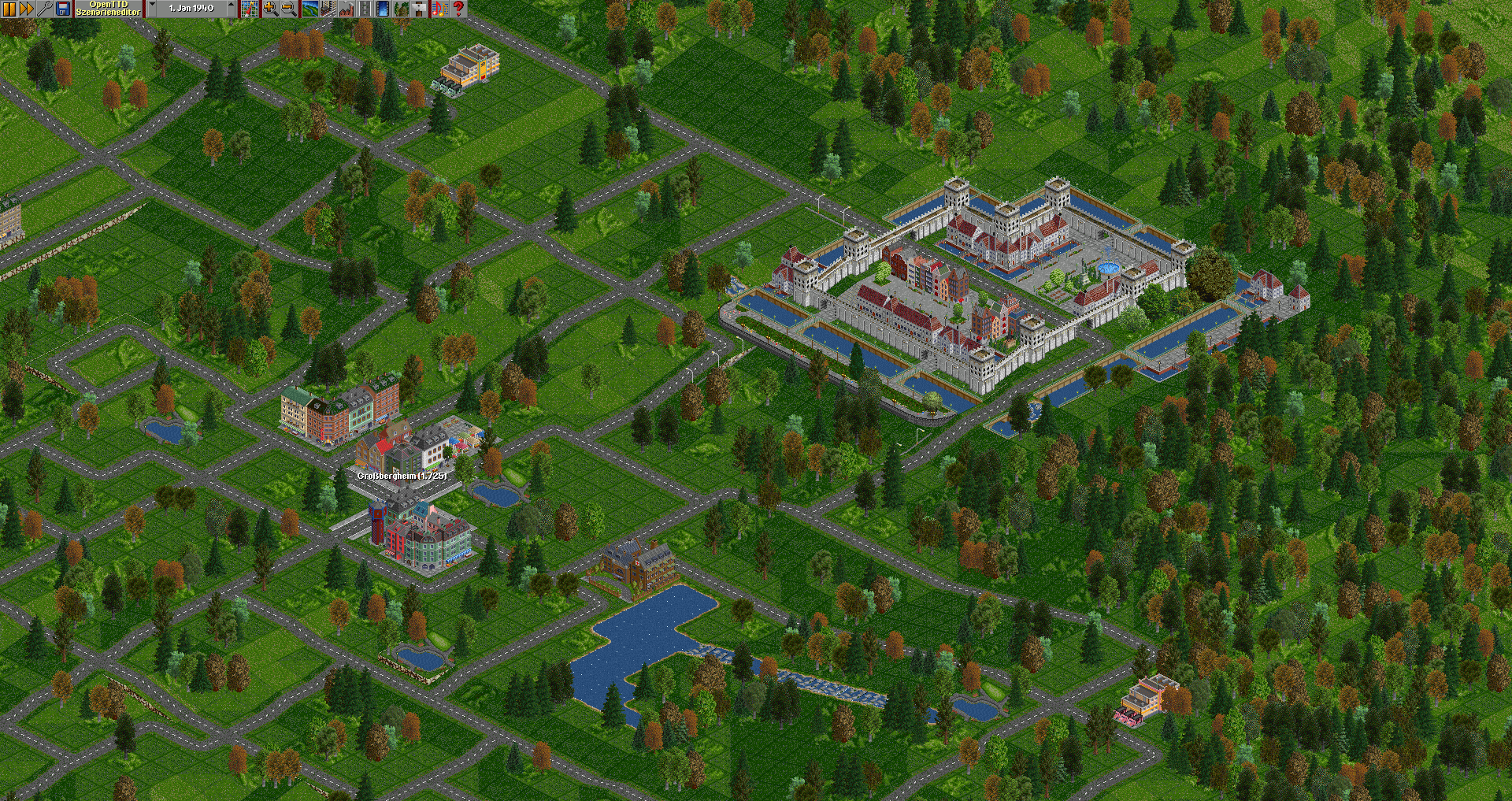Open the road construction tool
The width and height of the screenshot is (1512, 801).
pyautogui.click(x=365, y=9)
